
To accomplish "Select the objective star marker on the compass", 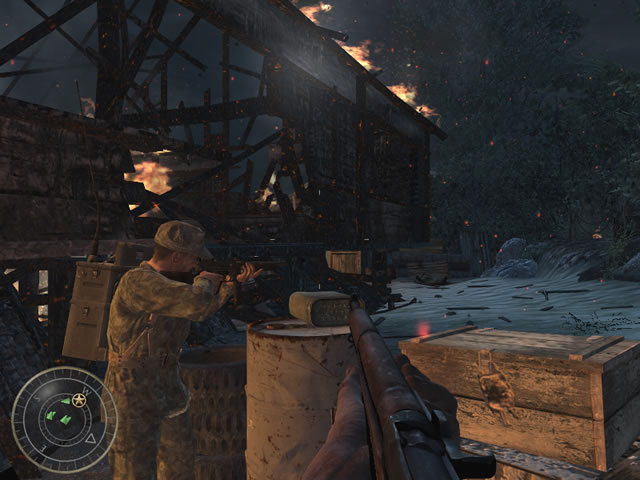I will (78, 400).
